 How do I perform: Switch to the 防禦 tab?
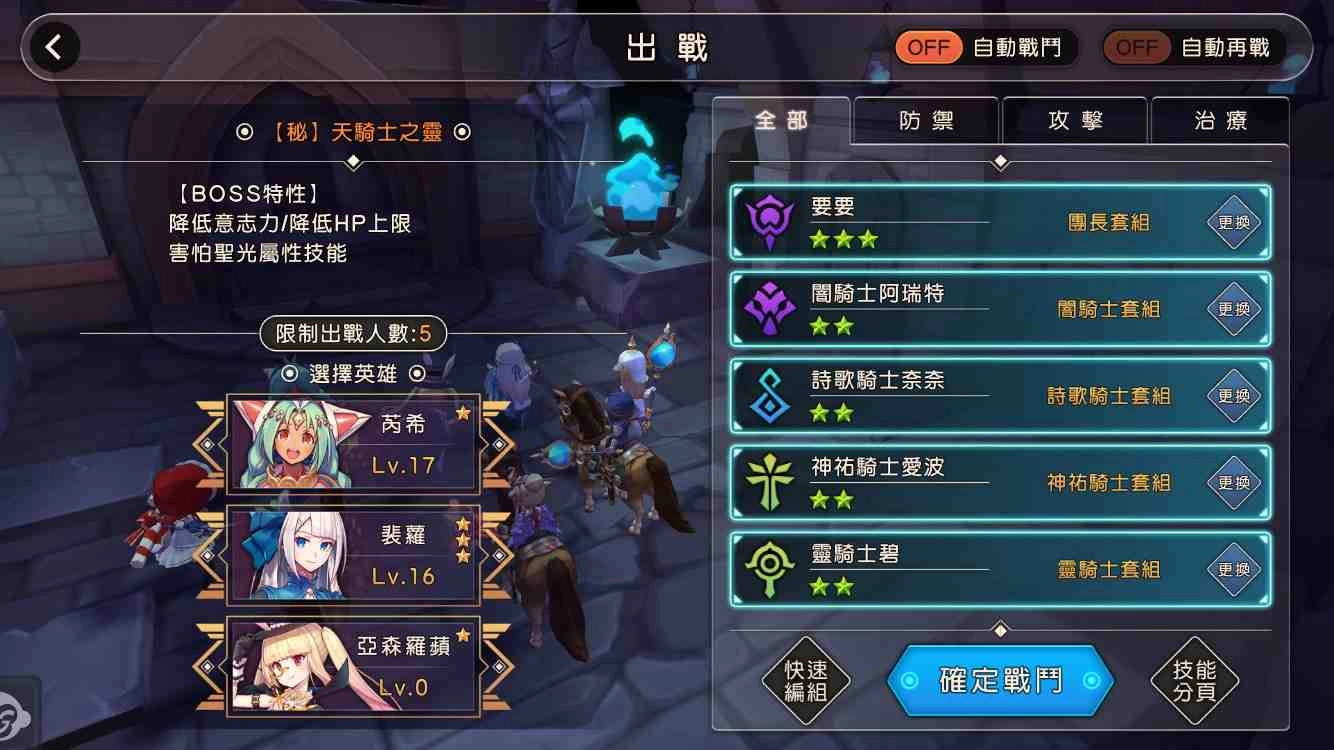[925, 120]
